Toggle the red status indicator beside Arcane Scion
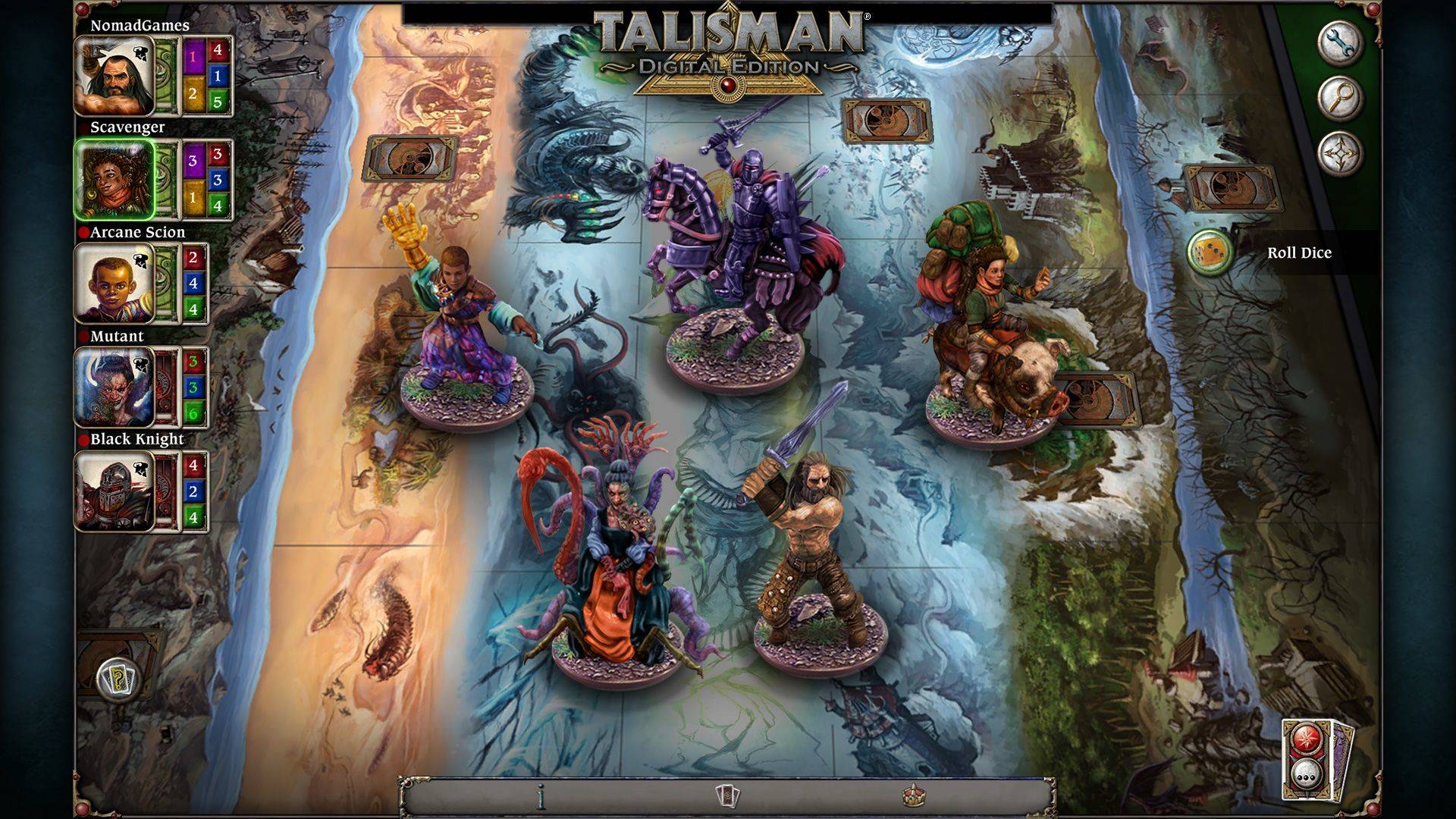 (x=85, y=232)
